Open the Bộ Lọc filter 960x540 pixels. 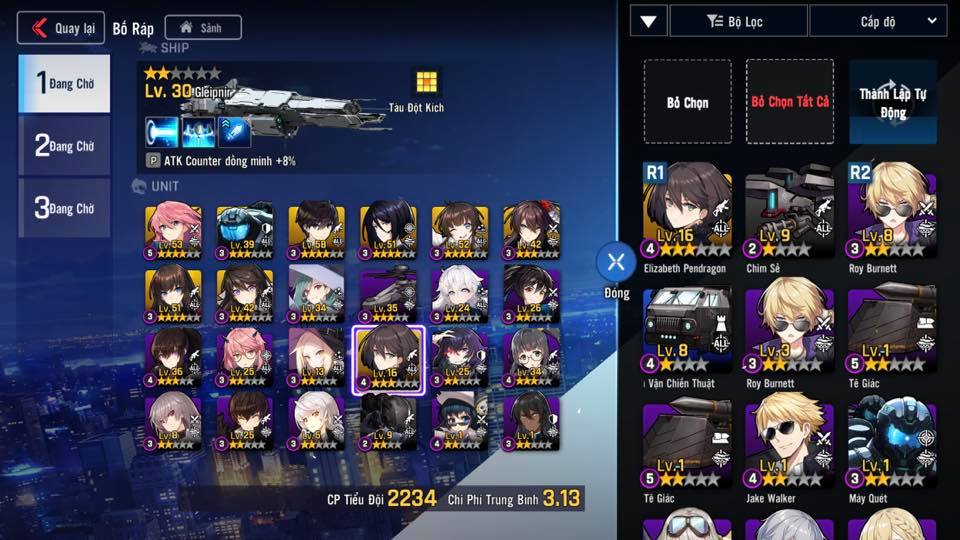[x=737, y=20]
